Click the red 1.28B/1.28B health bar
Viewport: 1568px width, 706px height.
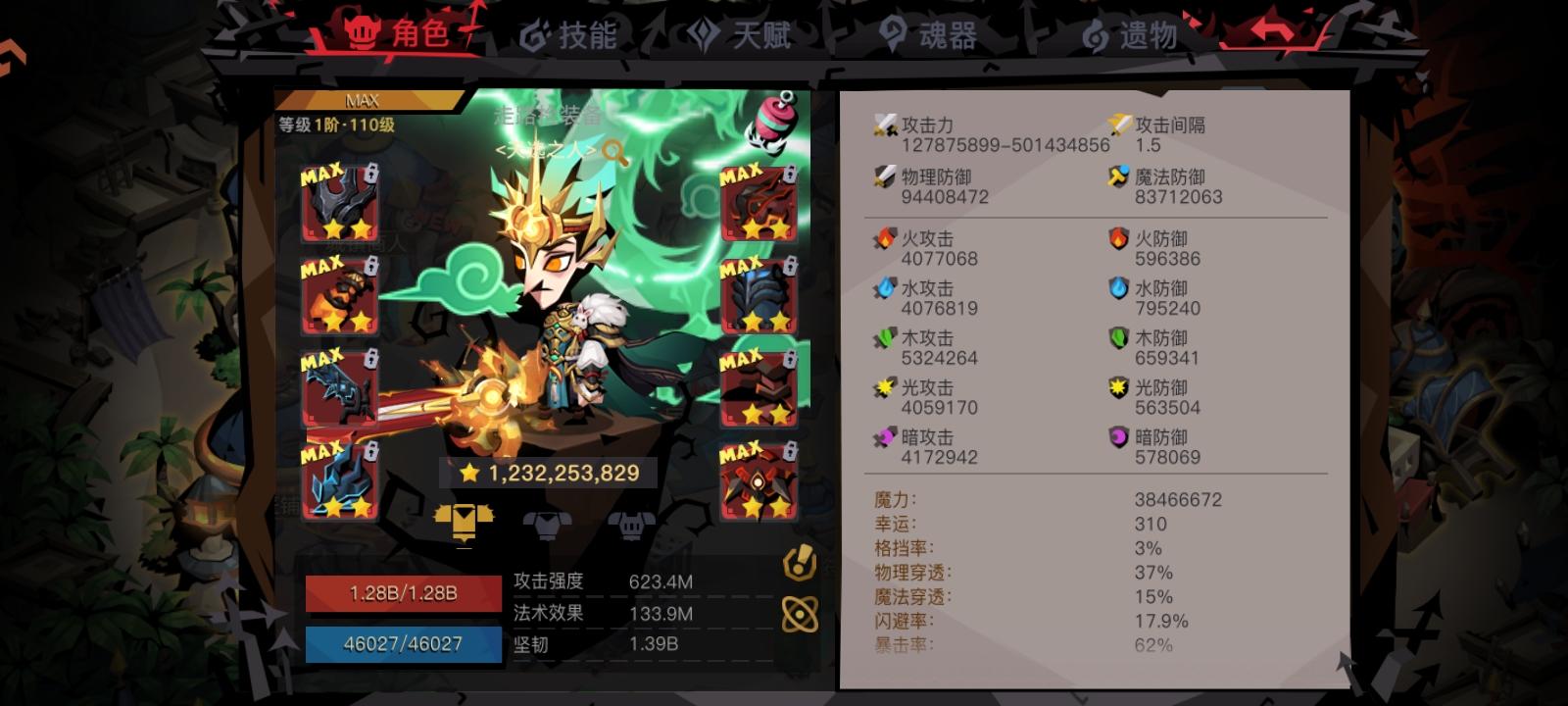click(x=402, y=591)
